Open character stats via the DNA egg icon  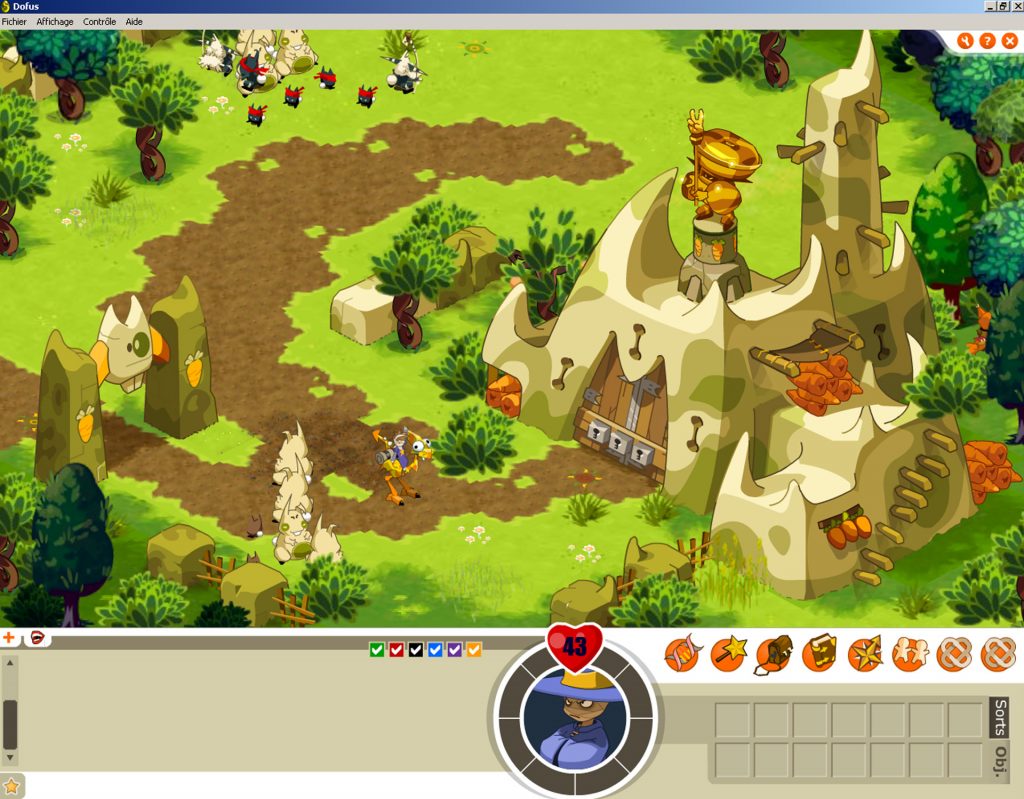(683, 655)
